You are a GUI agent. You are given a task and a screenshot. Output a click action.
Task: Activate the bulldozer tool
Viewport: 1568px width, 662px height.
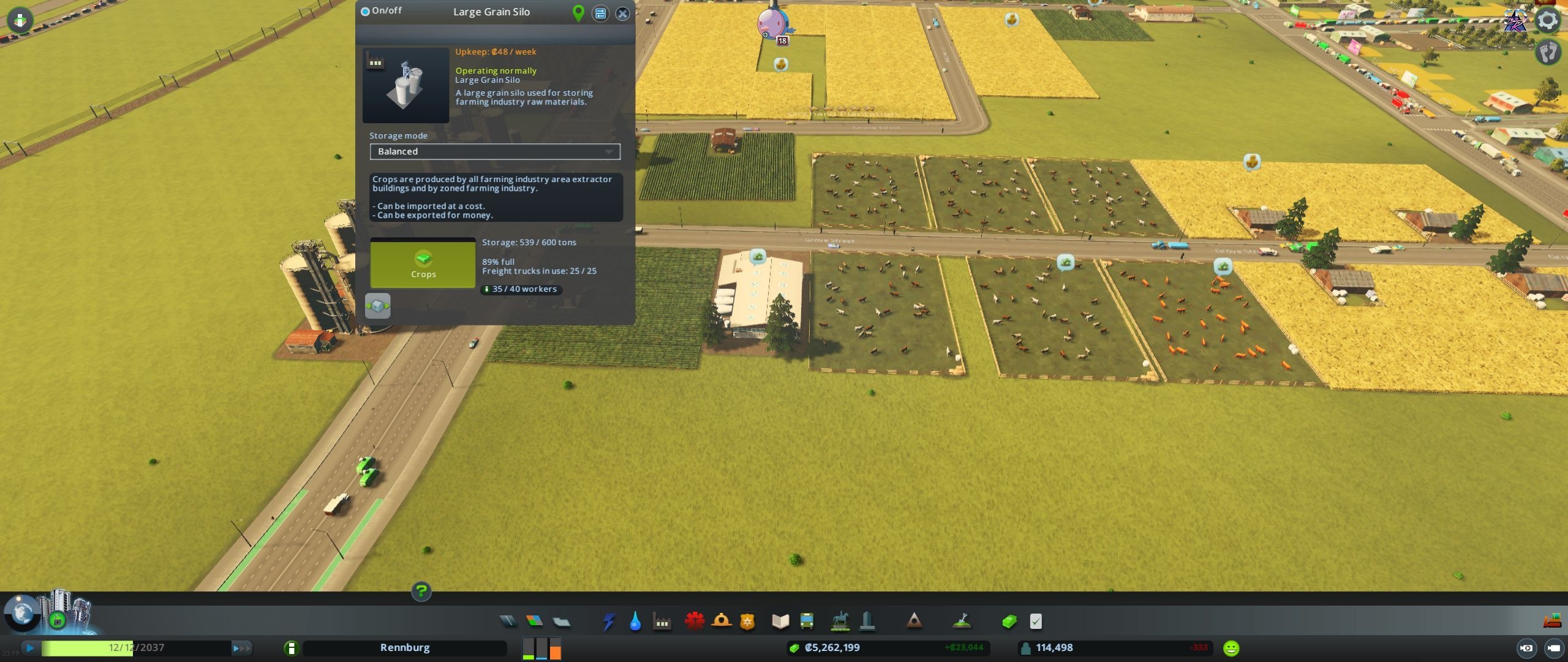pos(1551,622)
